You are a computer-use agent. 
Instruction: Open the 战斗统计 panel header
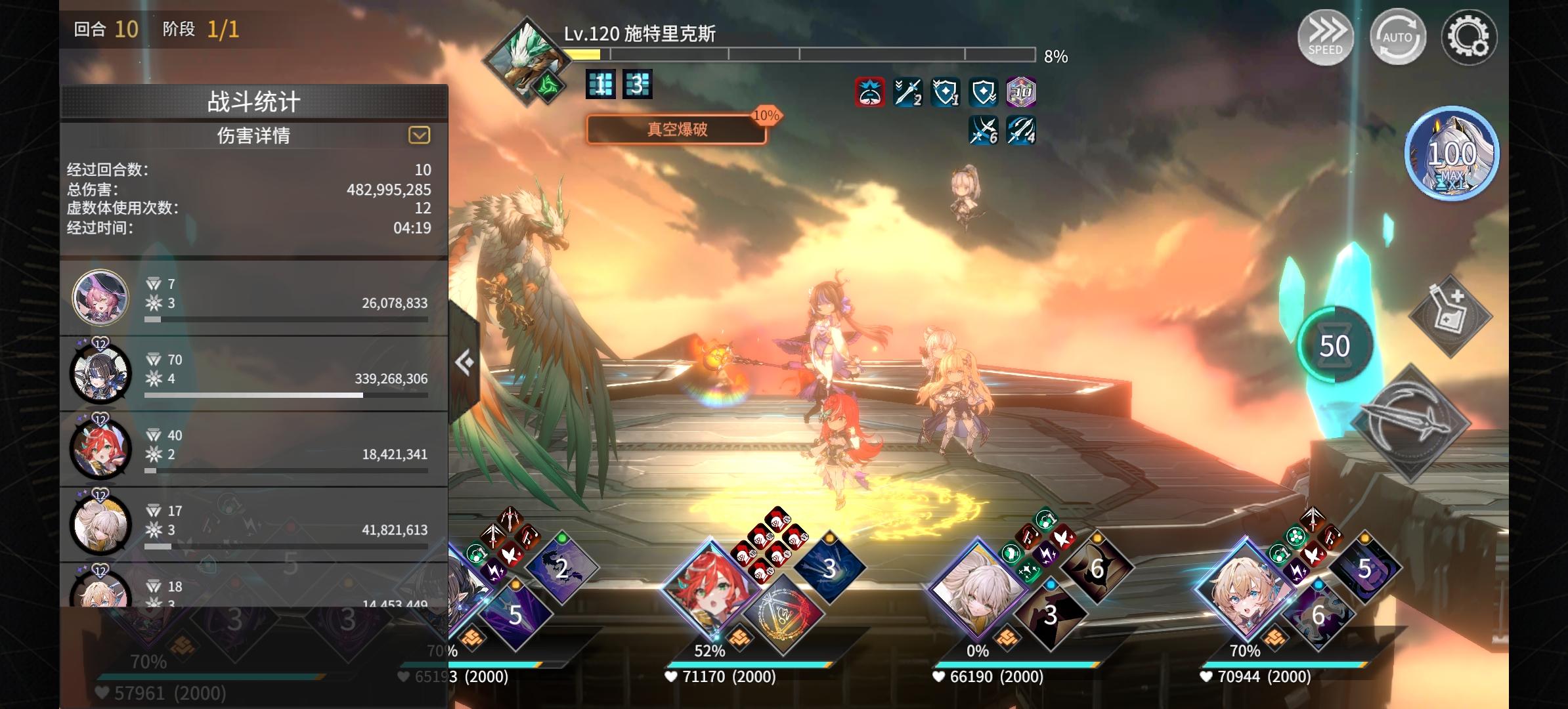pos(253,100)
